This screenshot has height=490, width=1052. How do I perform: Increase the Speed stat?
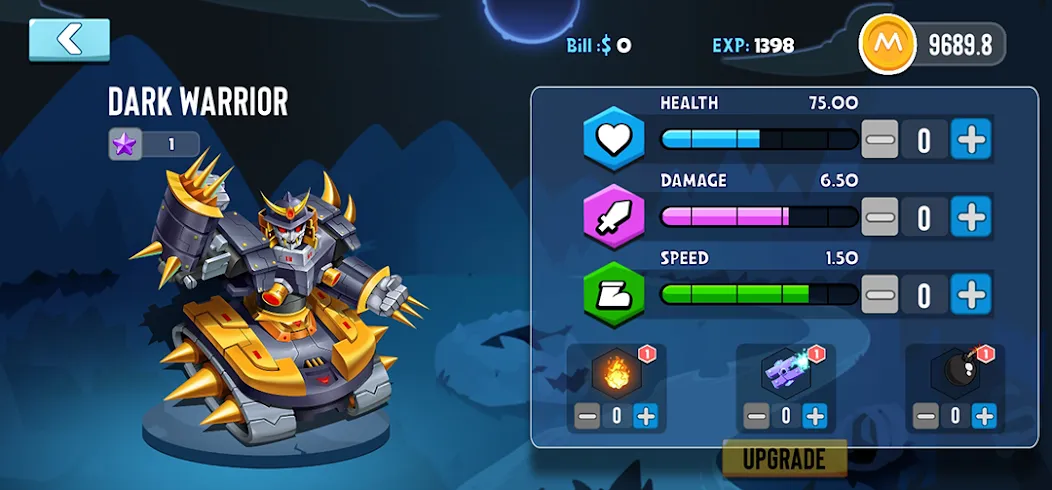[x=970, y=294]
